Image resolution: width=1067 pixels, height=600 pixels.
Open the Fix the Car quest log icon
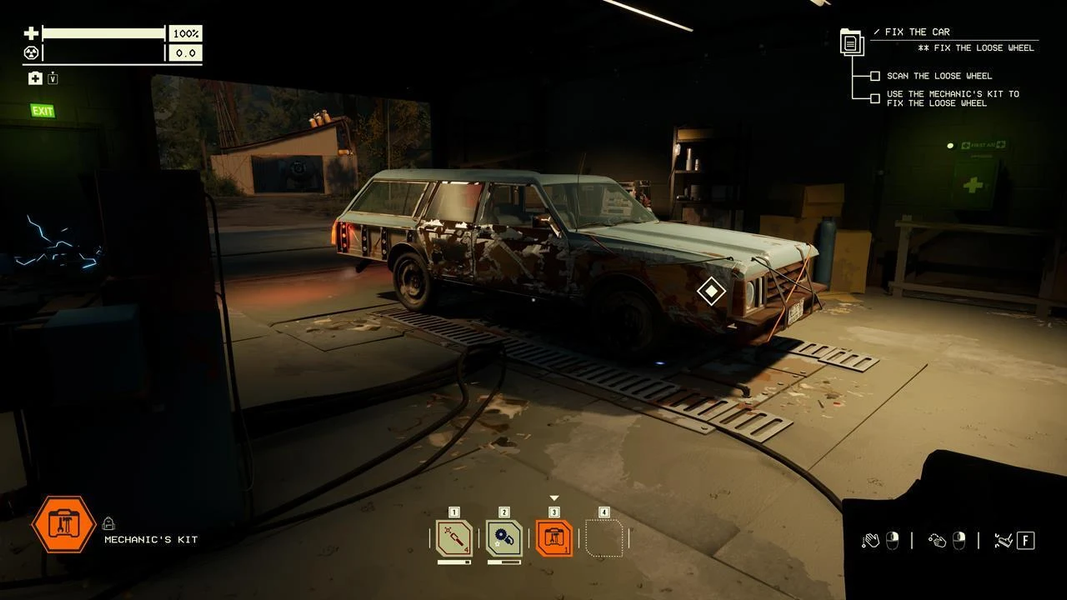(x=851, y=42)
